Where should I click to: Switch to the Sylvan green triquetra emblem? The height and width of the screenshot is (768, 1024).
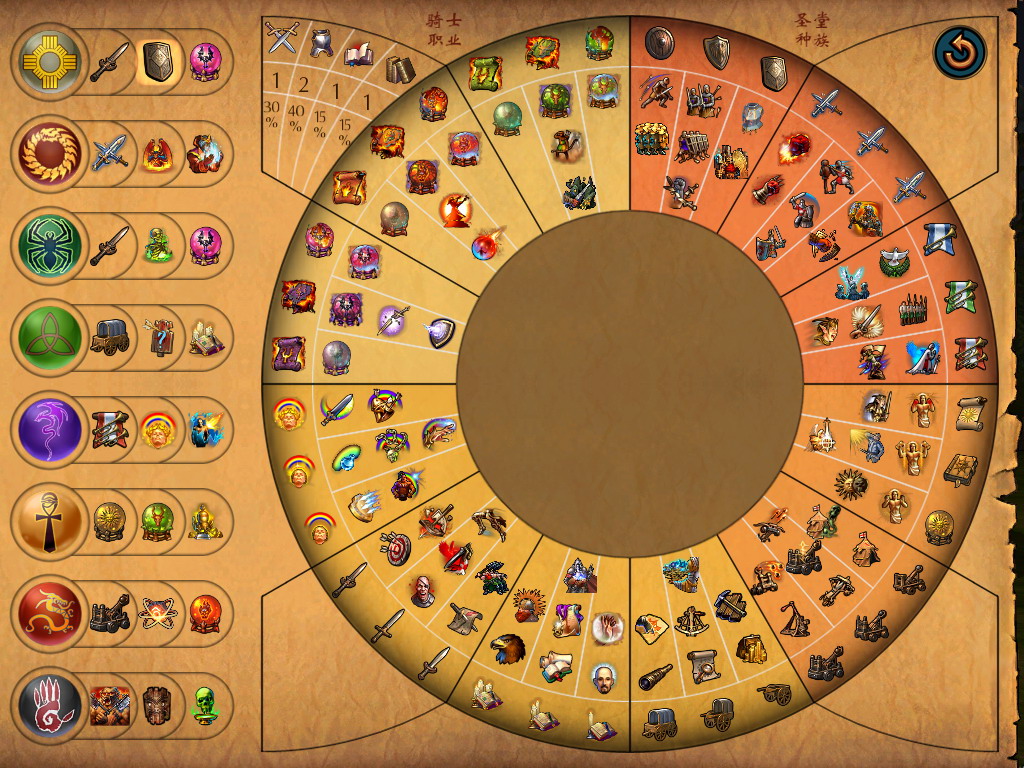pos(50,338)
